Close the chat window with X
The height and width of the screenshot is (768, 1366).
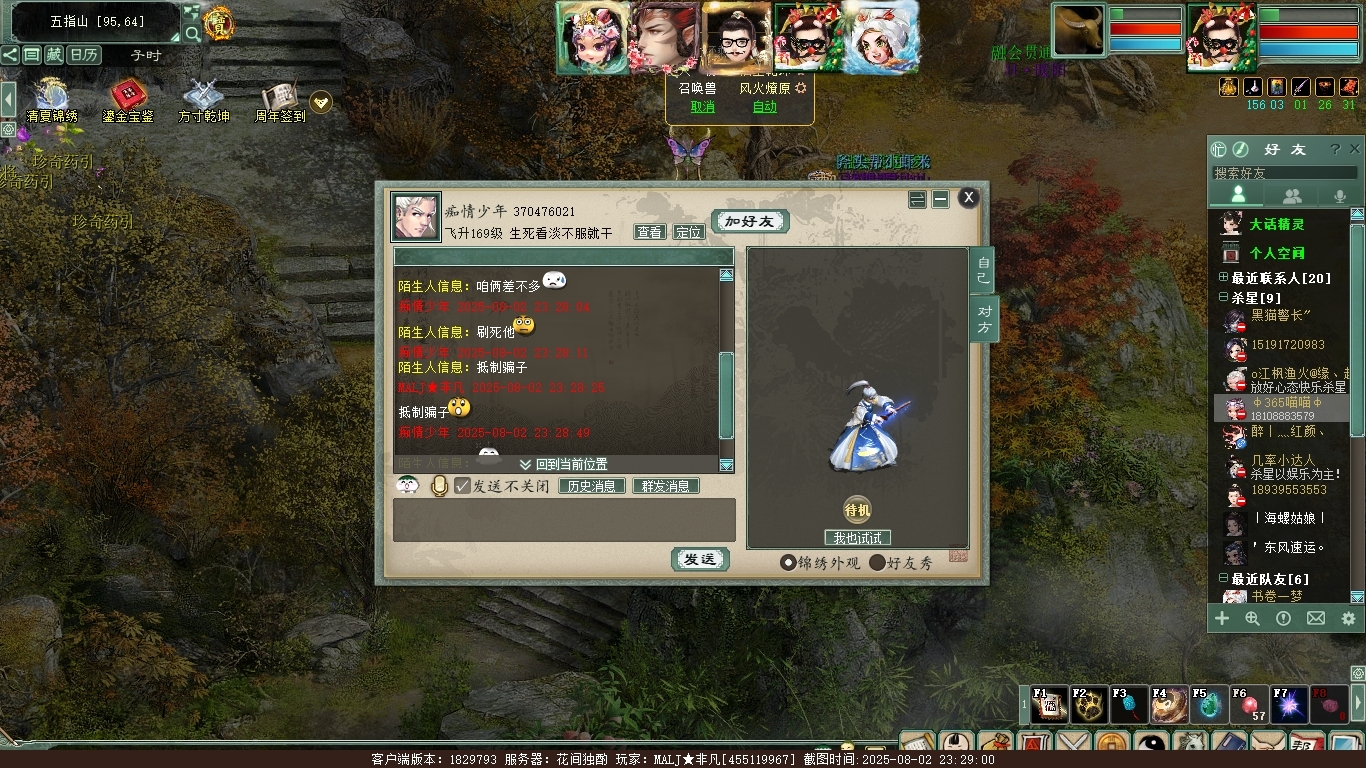[968, 198]
